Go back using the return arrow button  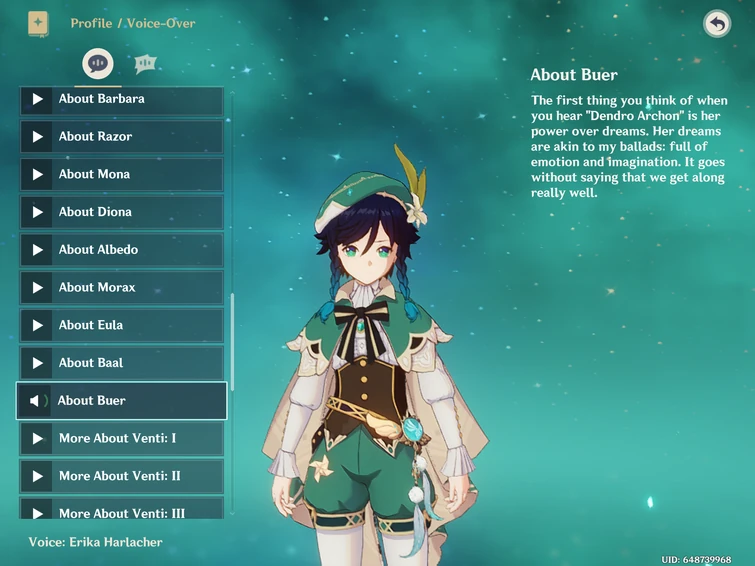717,24
